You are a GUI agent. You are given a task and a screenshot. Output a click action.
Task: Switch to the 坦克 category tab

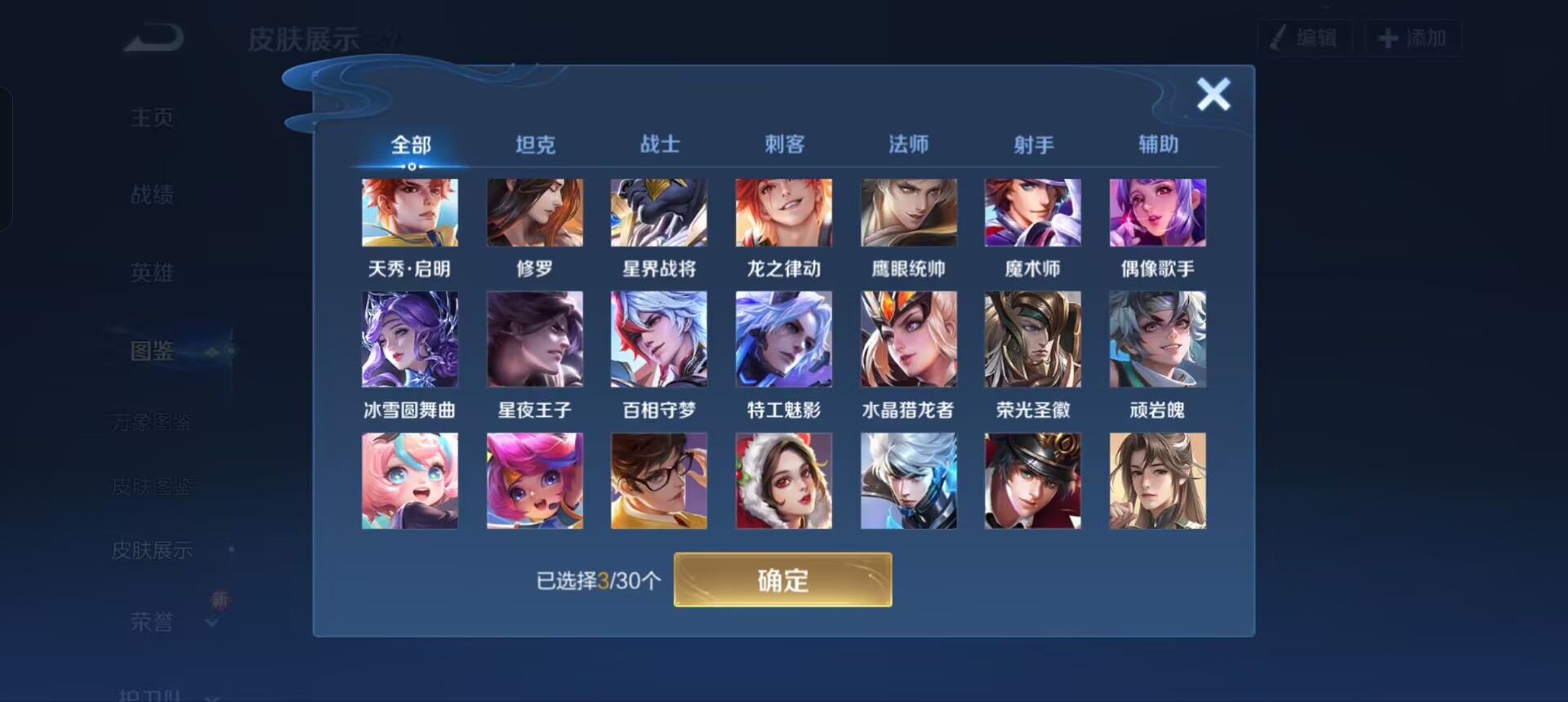535,144
